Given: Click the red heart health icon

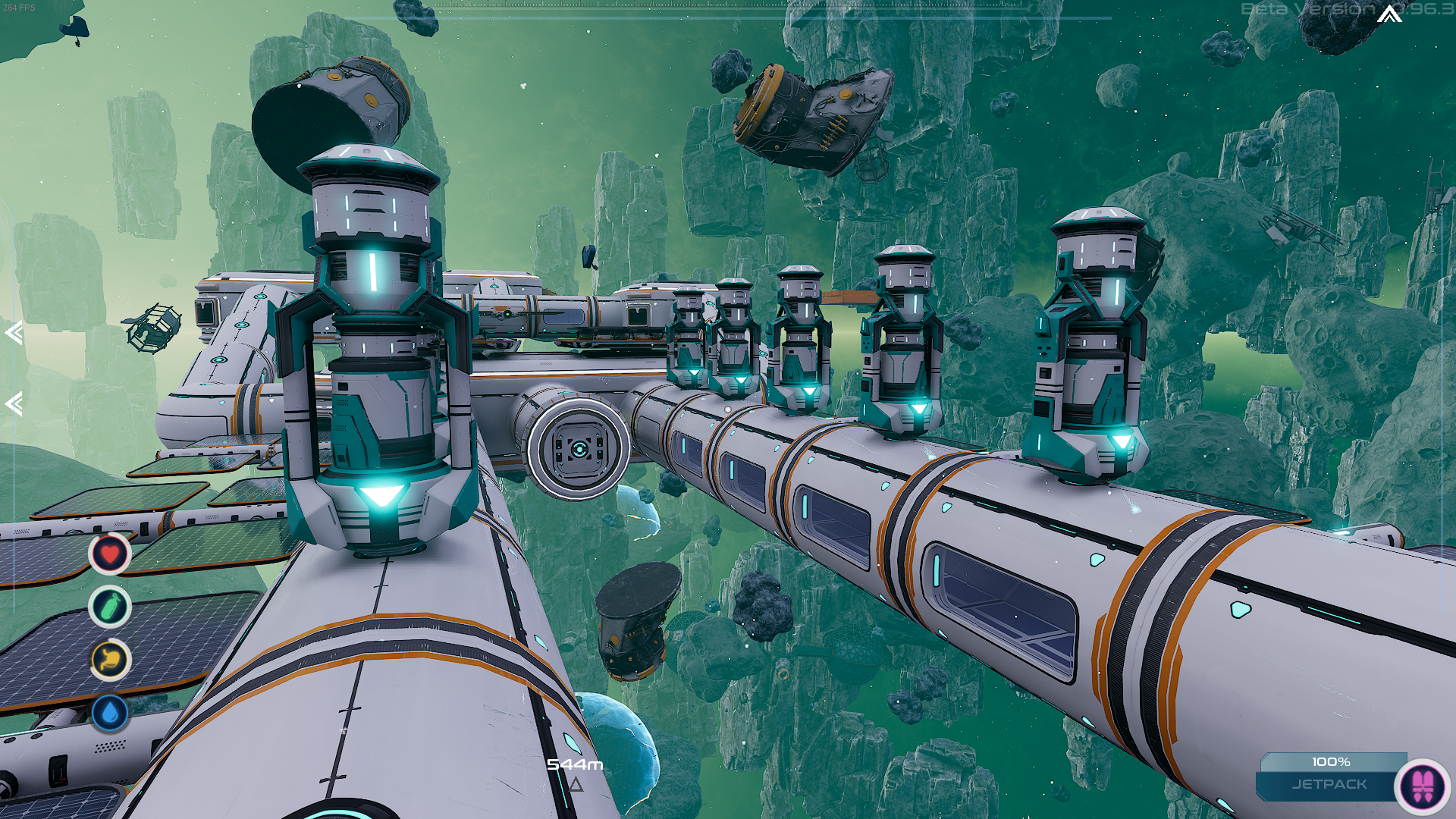Looking at the screenshot, I should 110,554.
